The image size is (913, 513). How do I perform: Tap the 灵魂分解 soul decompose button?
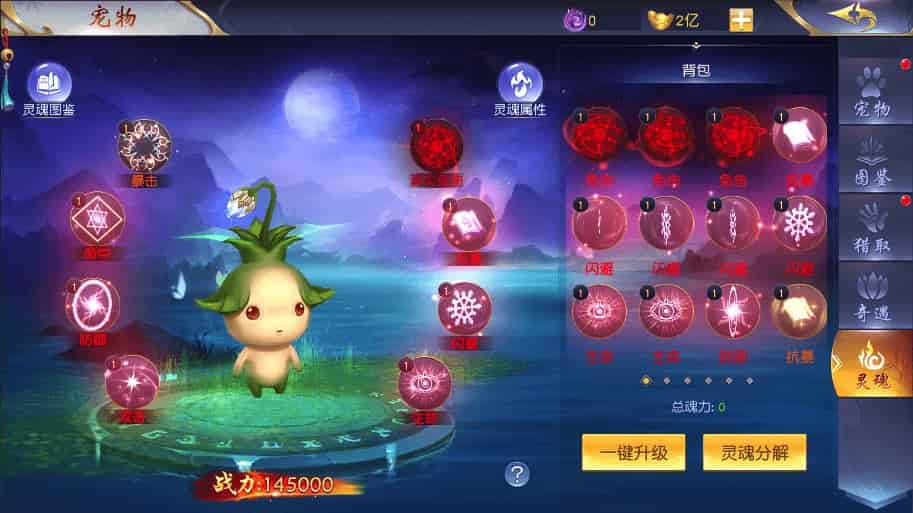pyautogui.click(x=754, y=452)
